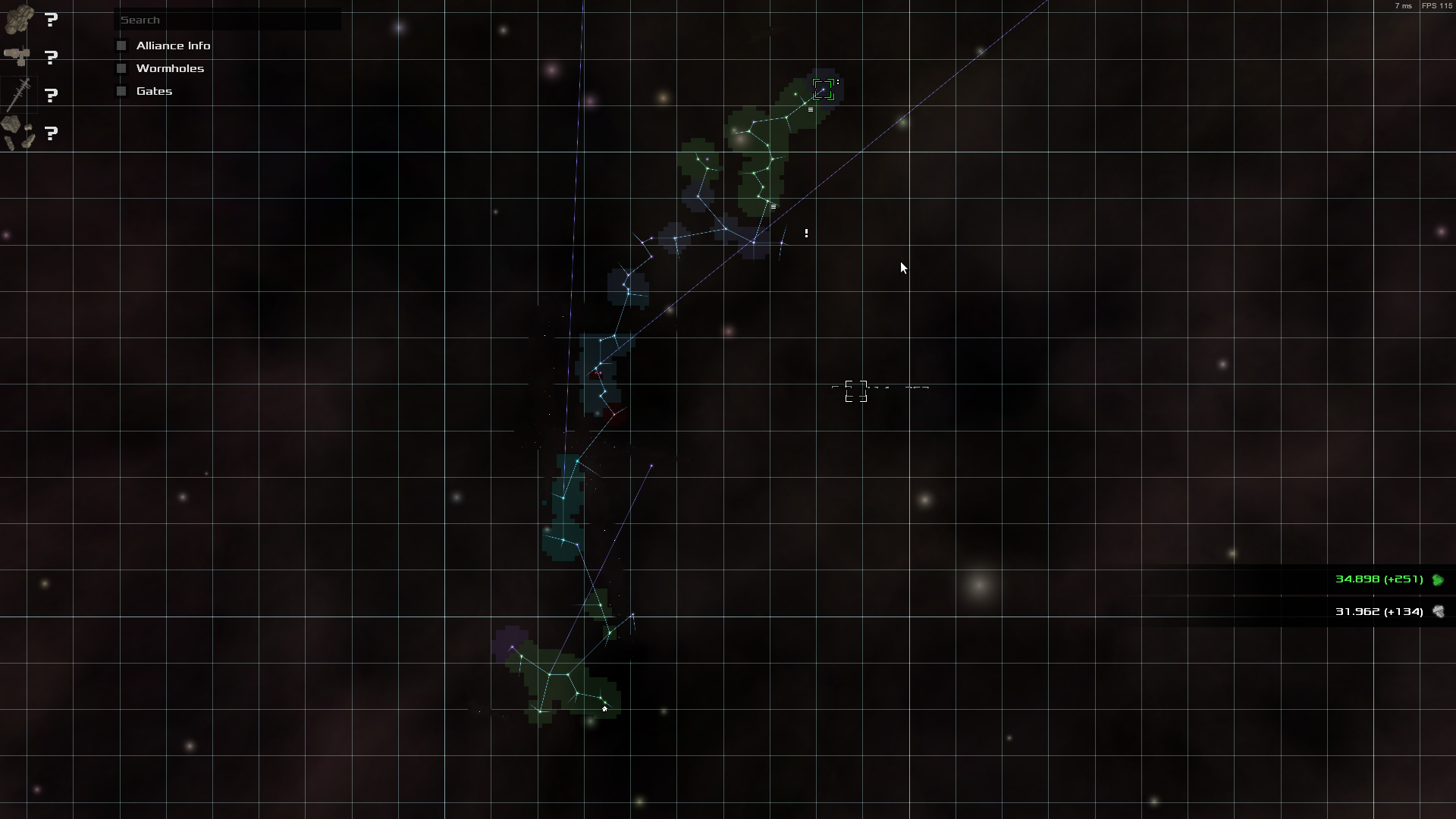The width and height of the screenshot is (1456, 819).
Task: Select the white-bracketed sector on the map
Action: (855, 391)
